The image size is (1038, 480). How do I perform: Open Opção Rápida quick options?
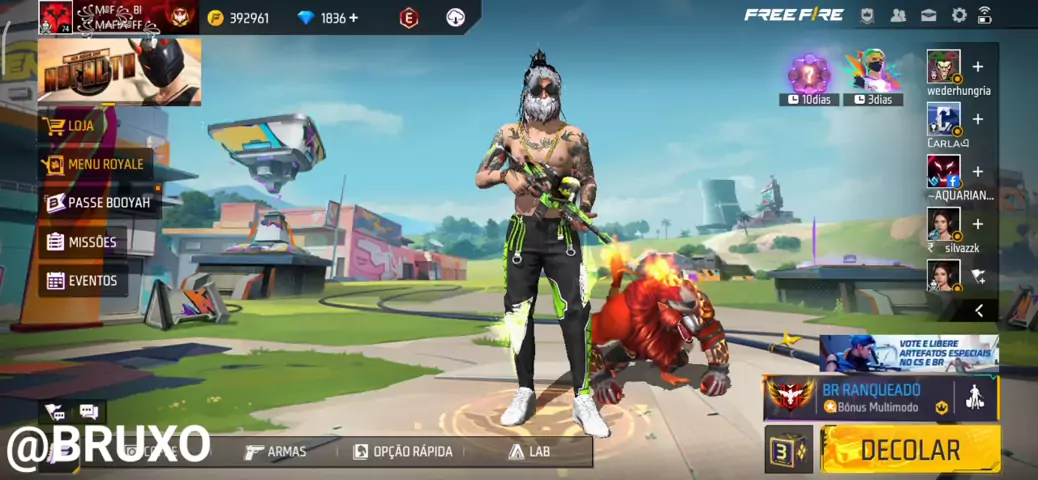tap(402, 452)
